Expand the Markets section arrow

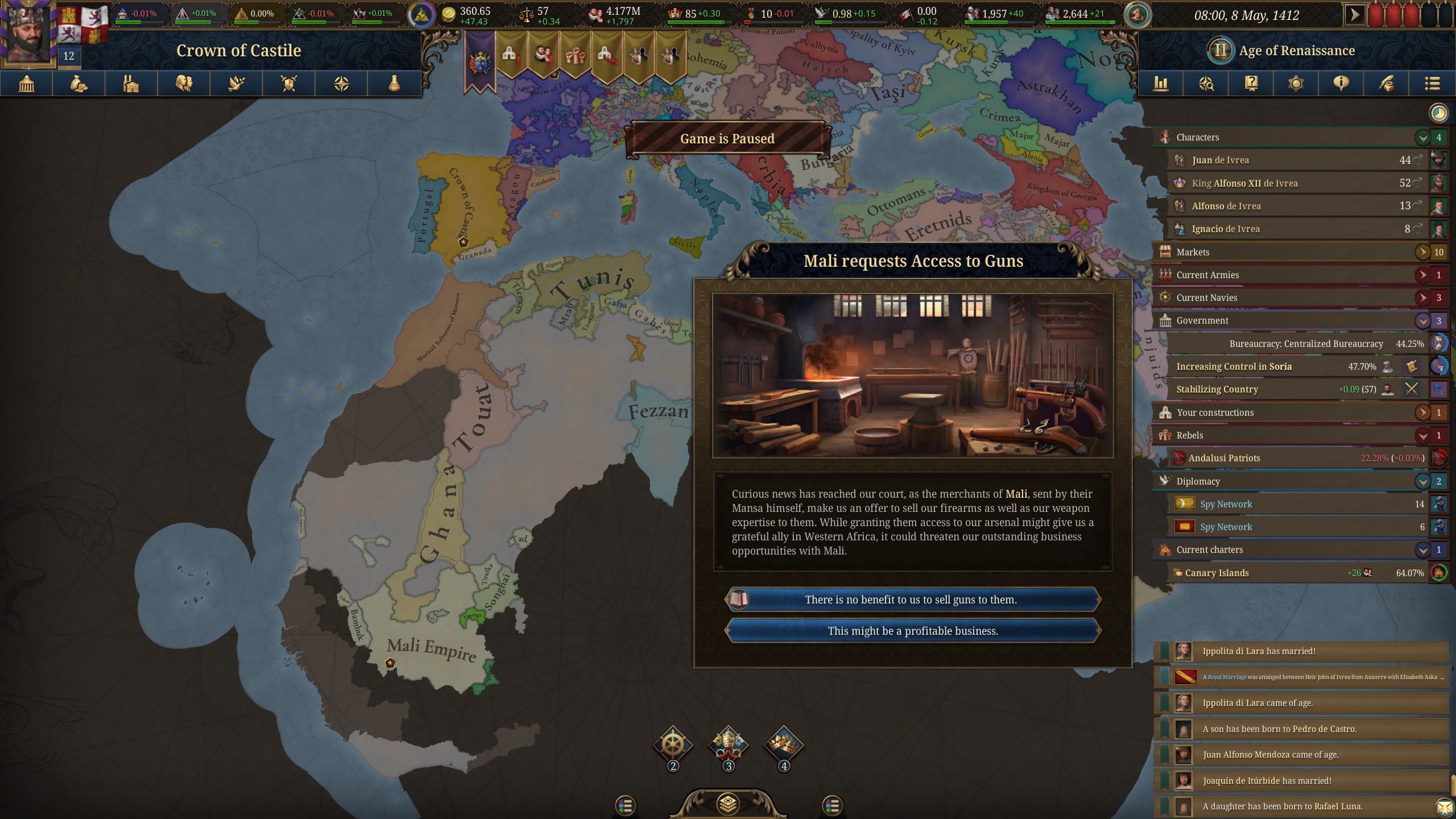pos(1422,252)
